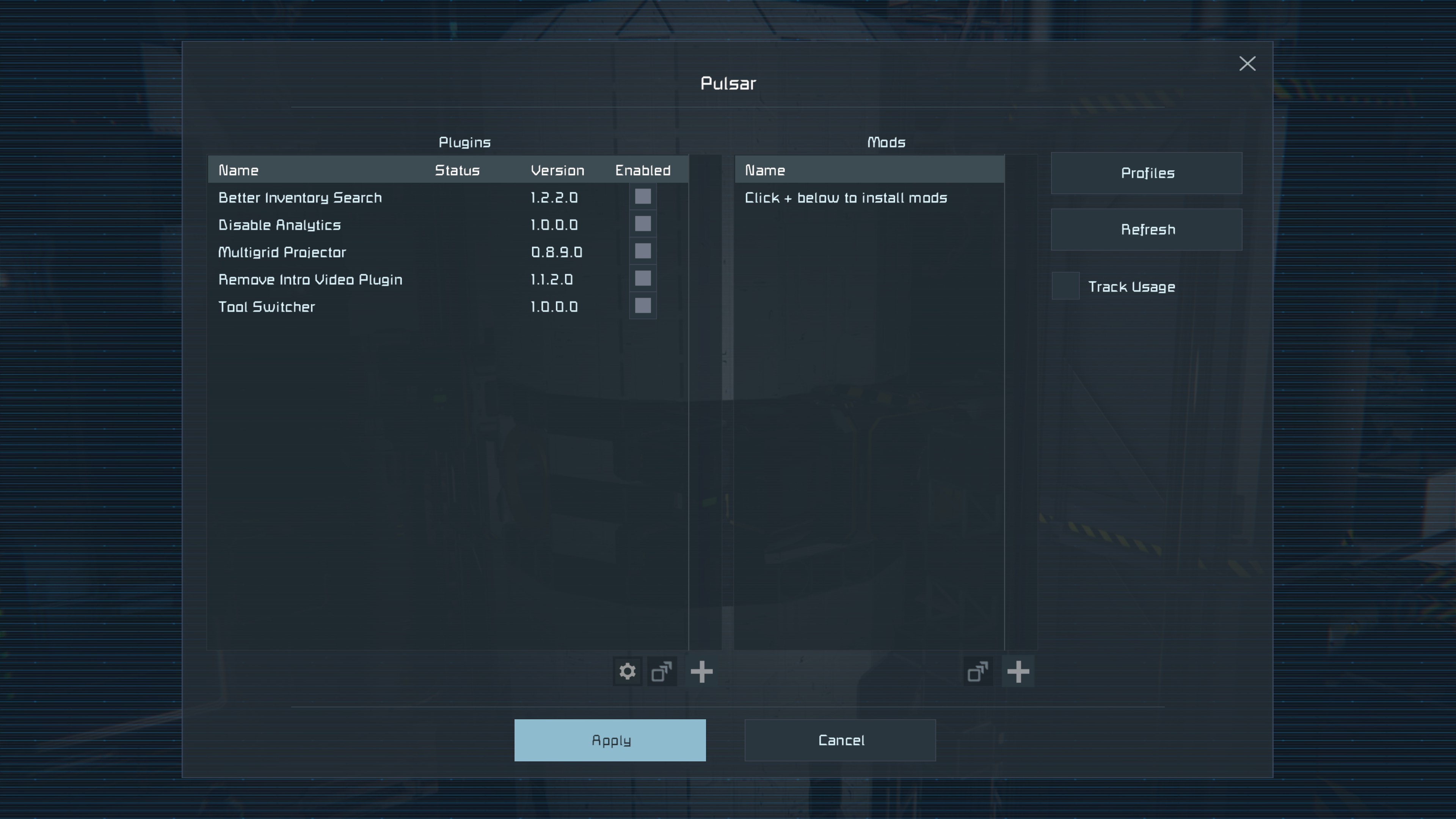Image resolution: width=1456 pixels, height=819 pixels.
Task: Refresh the plugin list
Action: [x=1146, y=229]
